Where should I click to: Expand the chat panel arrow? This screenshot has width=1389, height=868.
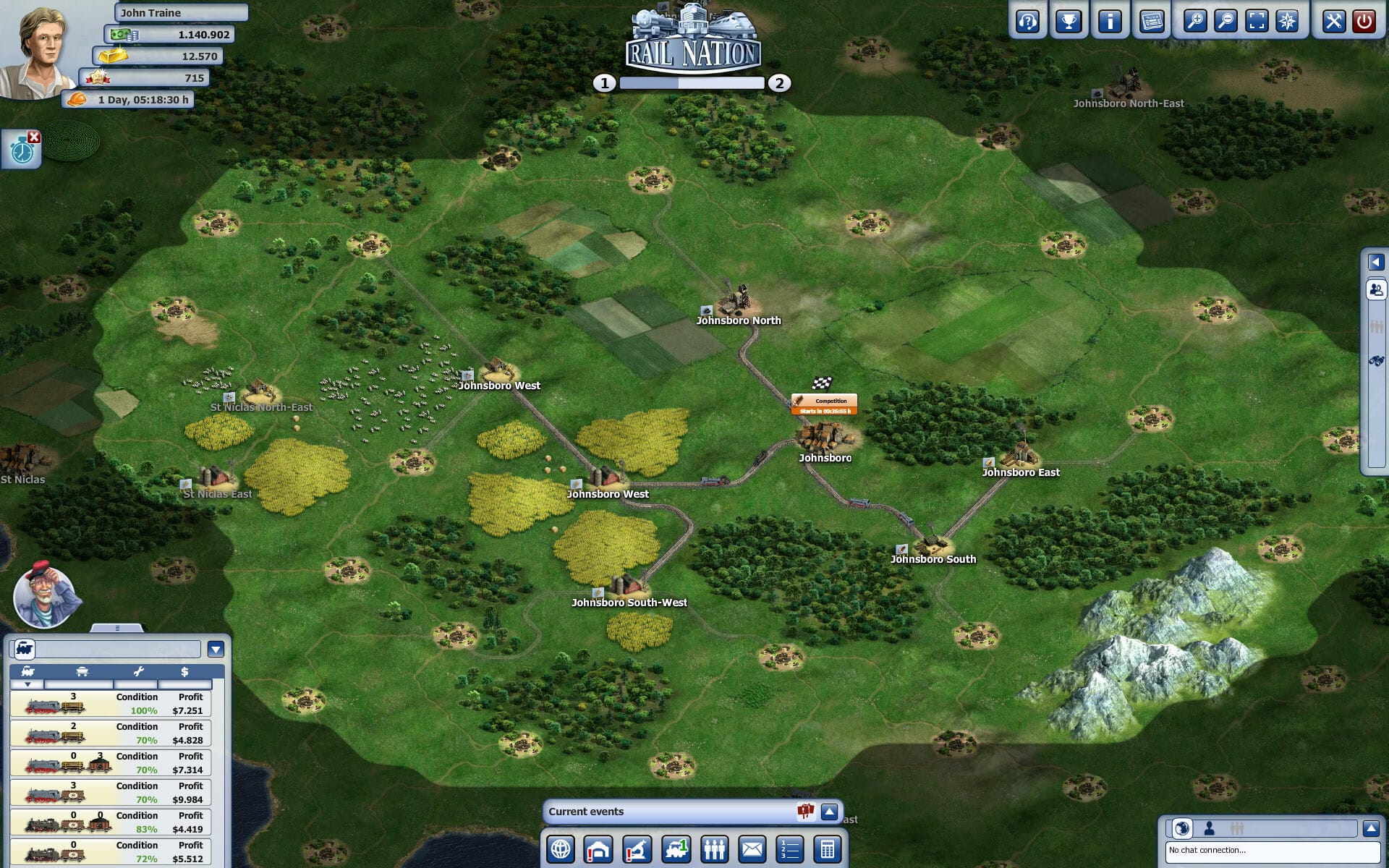1370,828
